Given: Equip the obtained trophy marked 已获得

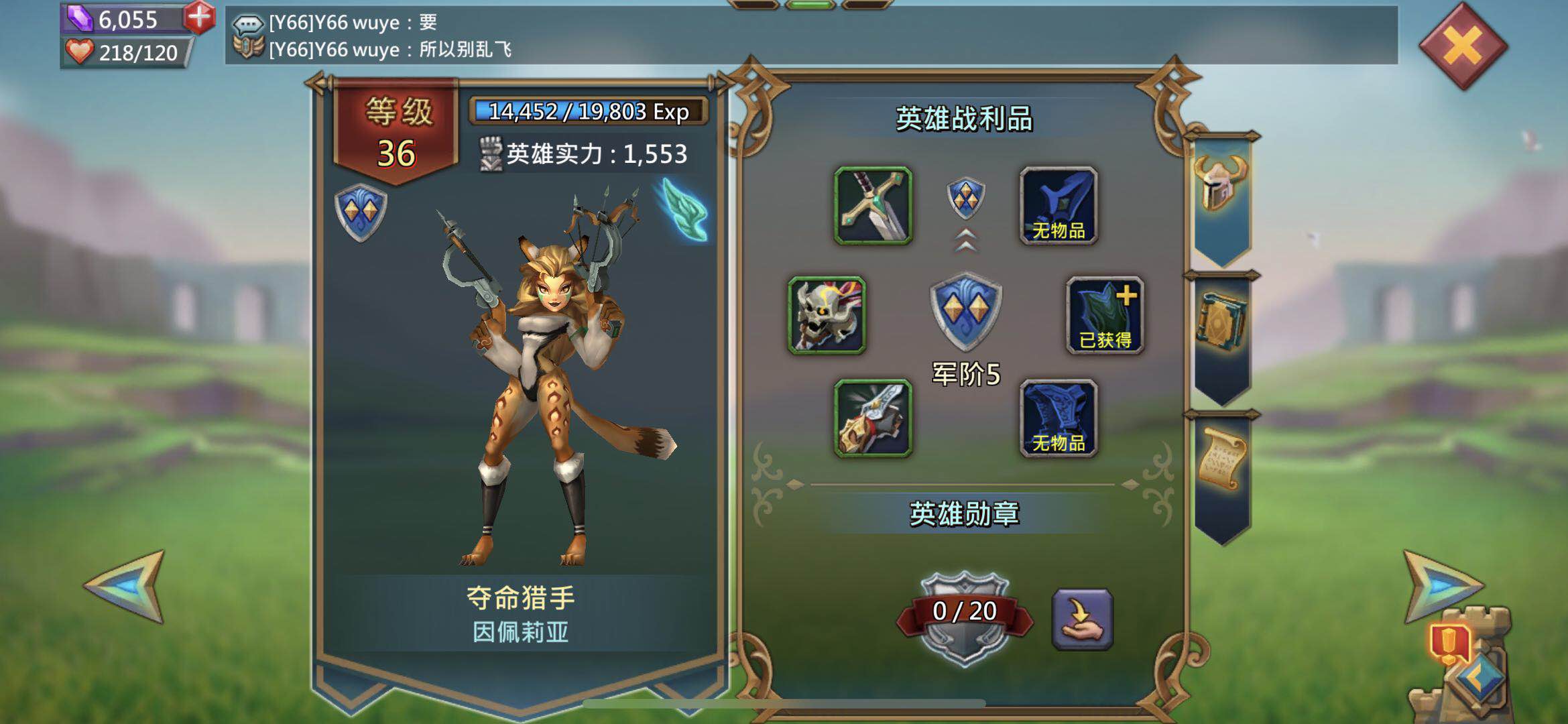Looking at the screenshot, I should click(1105, 315).
